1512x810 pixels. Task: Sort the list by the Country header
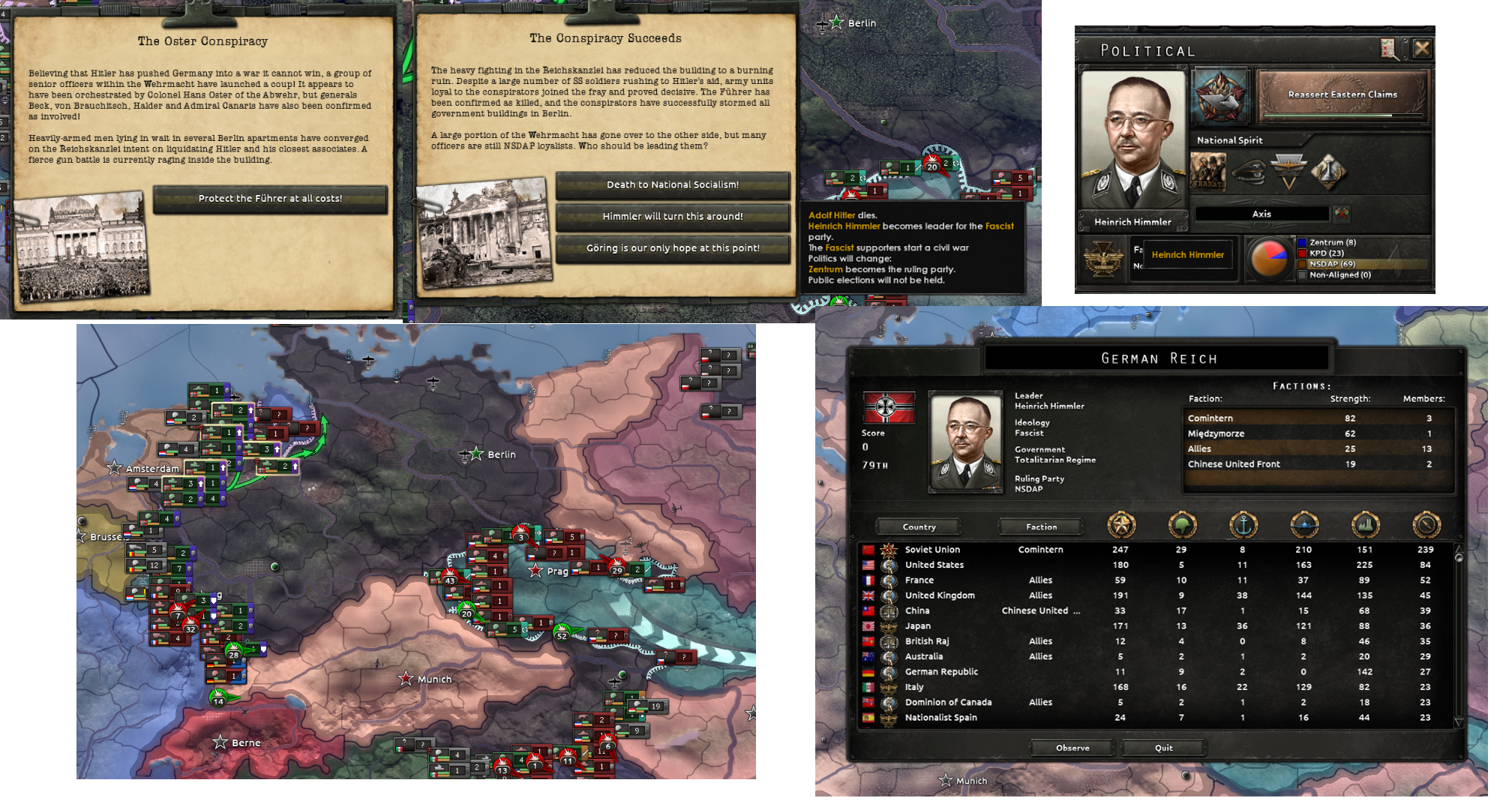(918, 526)
